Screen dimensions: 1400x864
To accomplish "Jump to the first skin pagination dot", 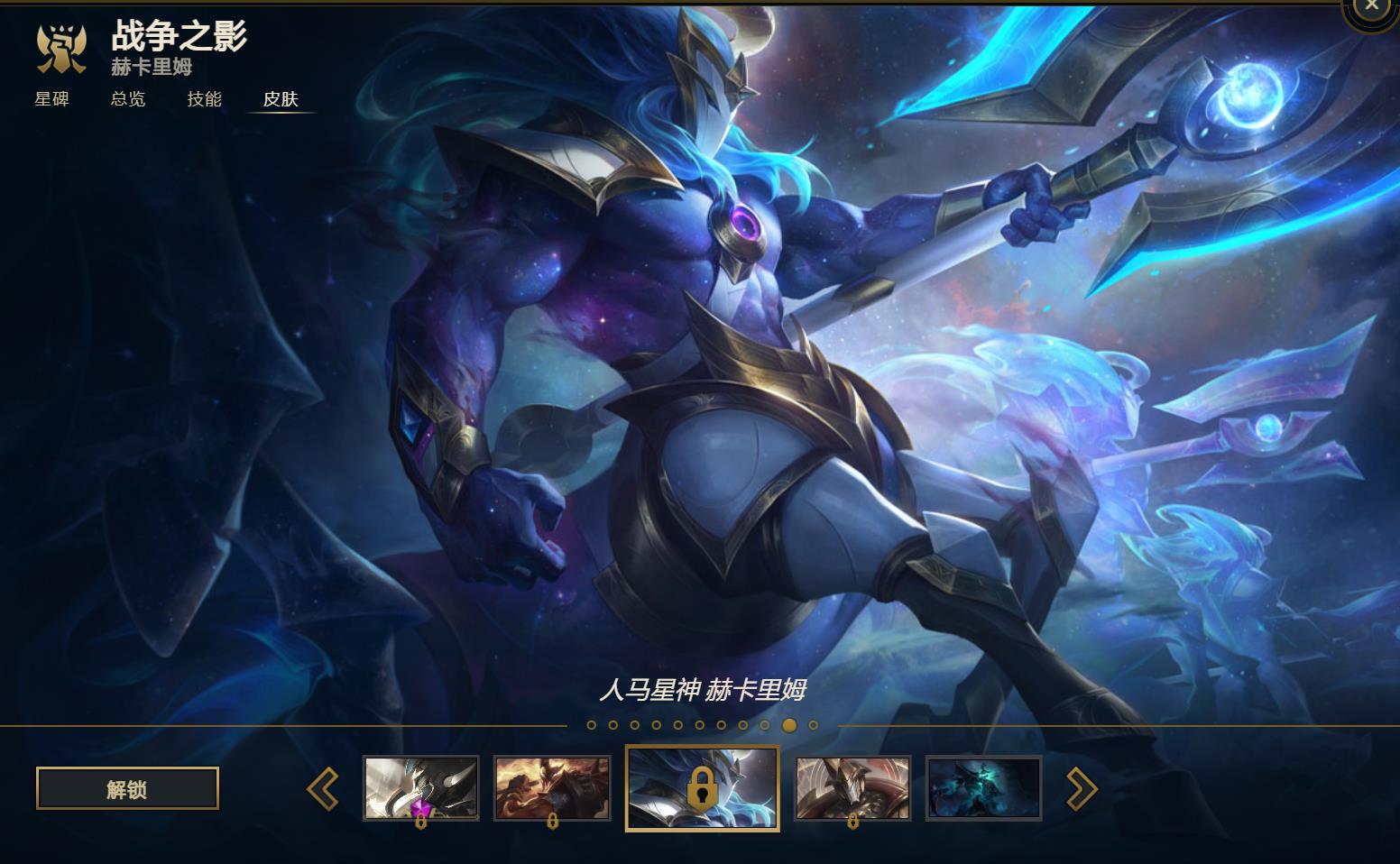I will point(592,725).
